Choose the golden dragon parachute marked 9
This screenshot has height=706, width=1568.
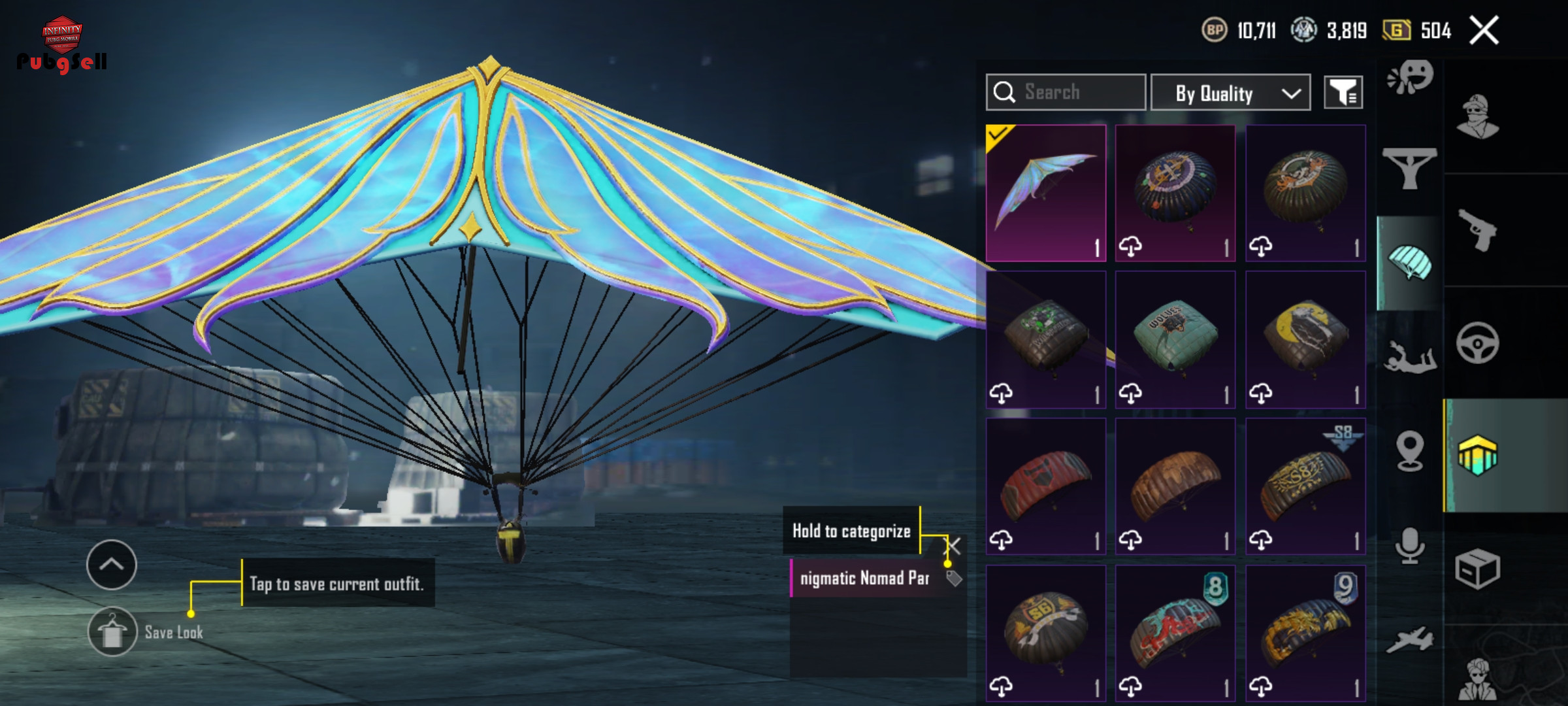pos(1305,633)
